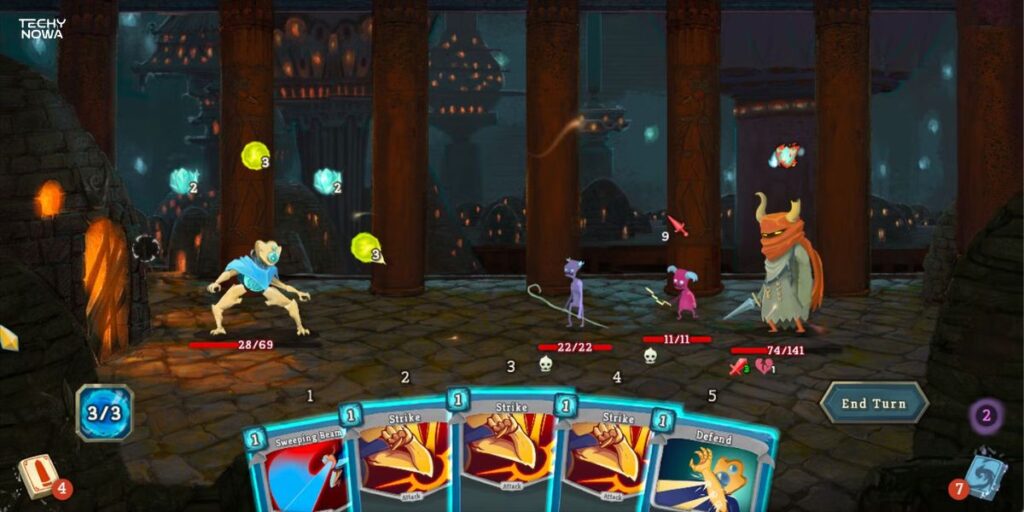Show the purple exhaust pile counter
The width and height of the screenshot is (1024, 512).
[x=986, y=415]
